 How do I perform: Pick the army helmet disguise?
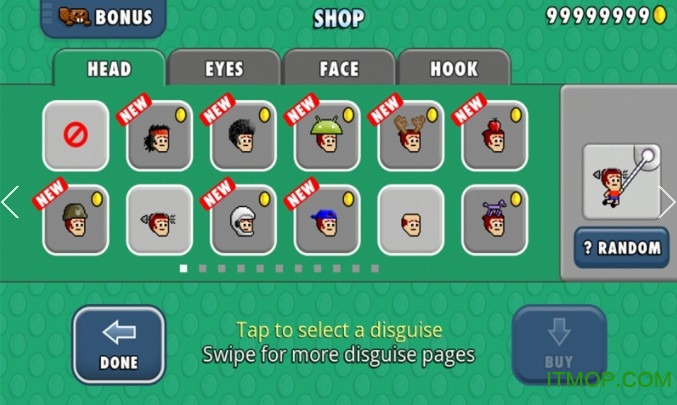(76, 218)
